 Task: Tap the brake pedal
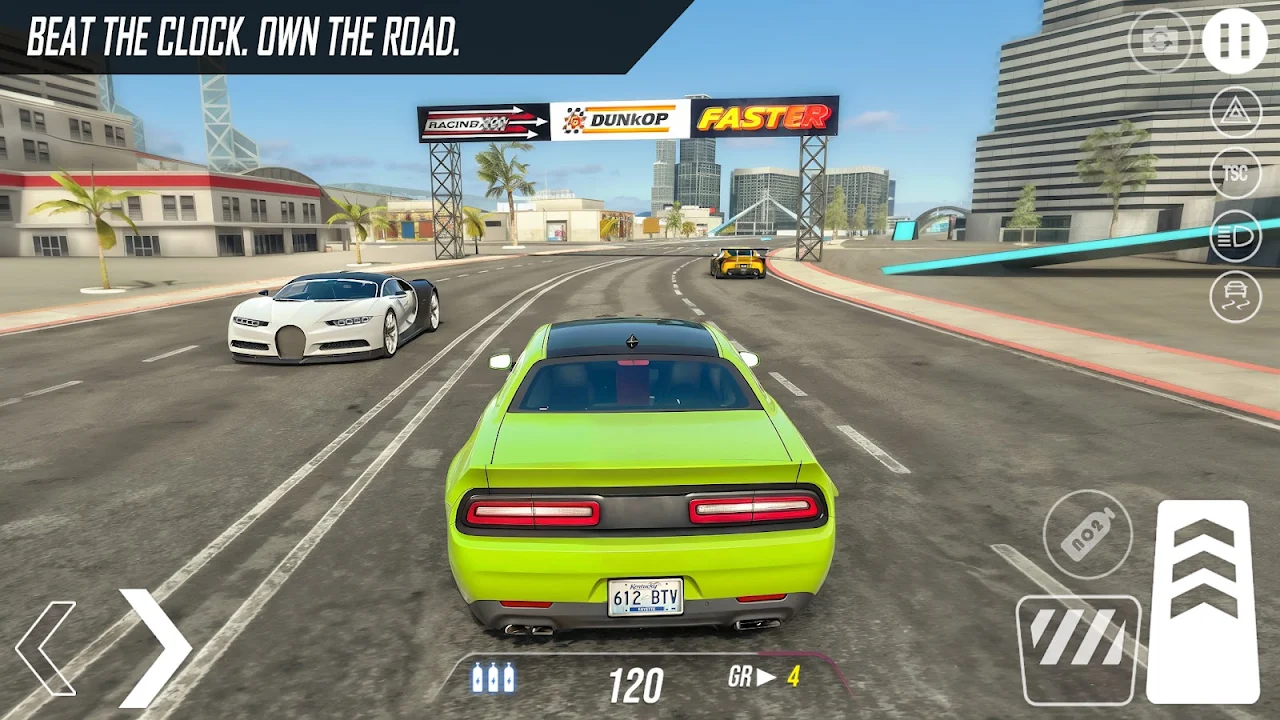(x=1078, y=649)
